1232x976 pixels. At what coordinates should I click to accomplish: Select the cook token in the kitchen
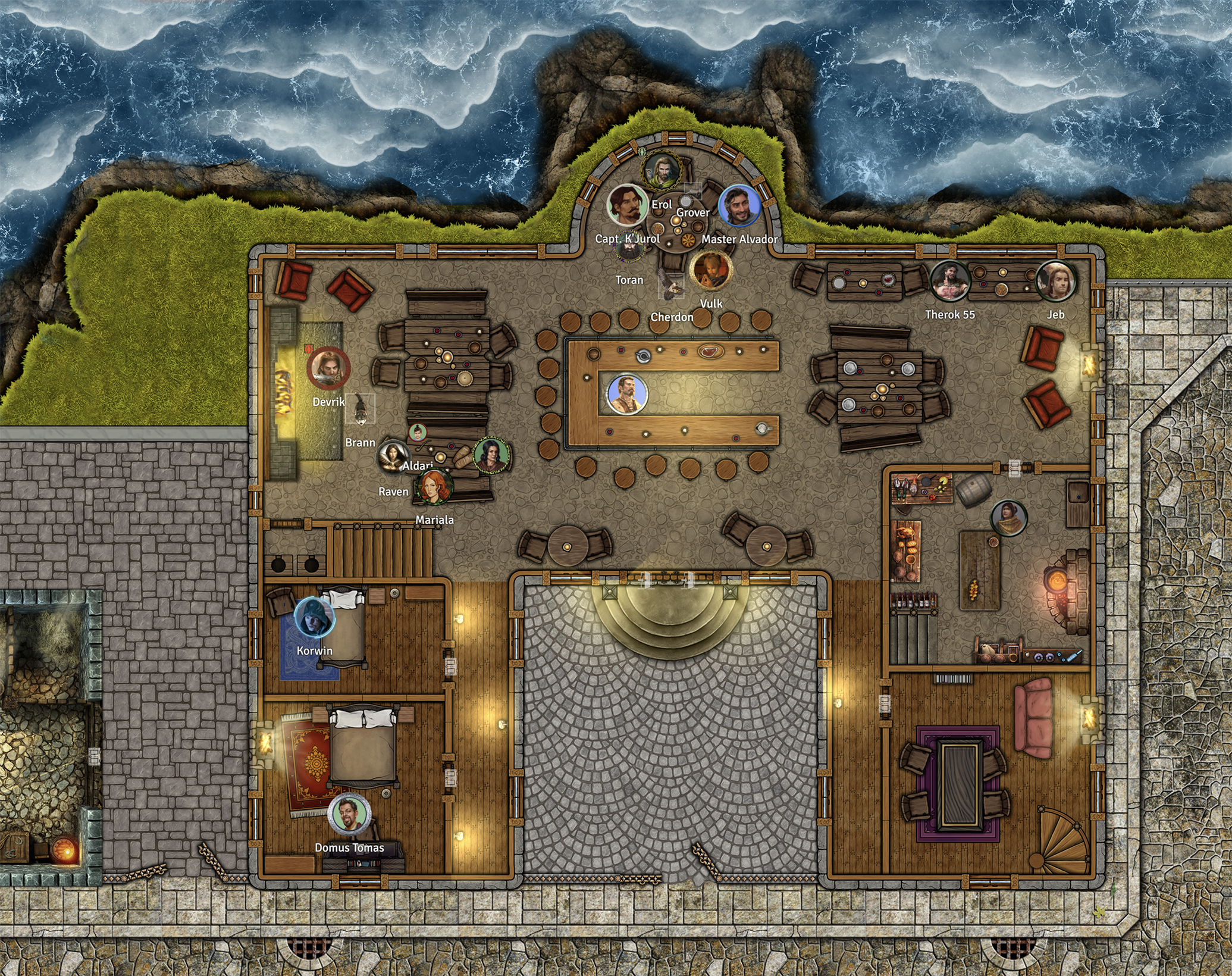pyautogui.click(x=1009, y=518)
